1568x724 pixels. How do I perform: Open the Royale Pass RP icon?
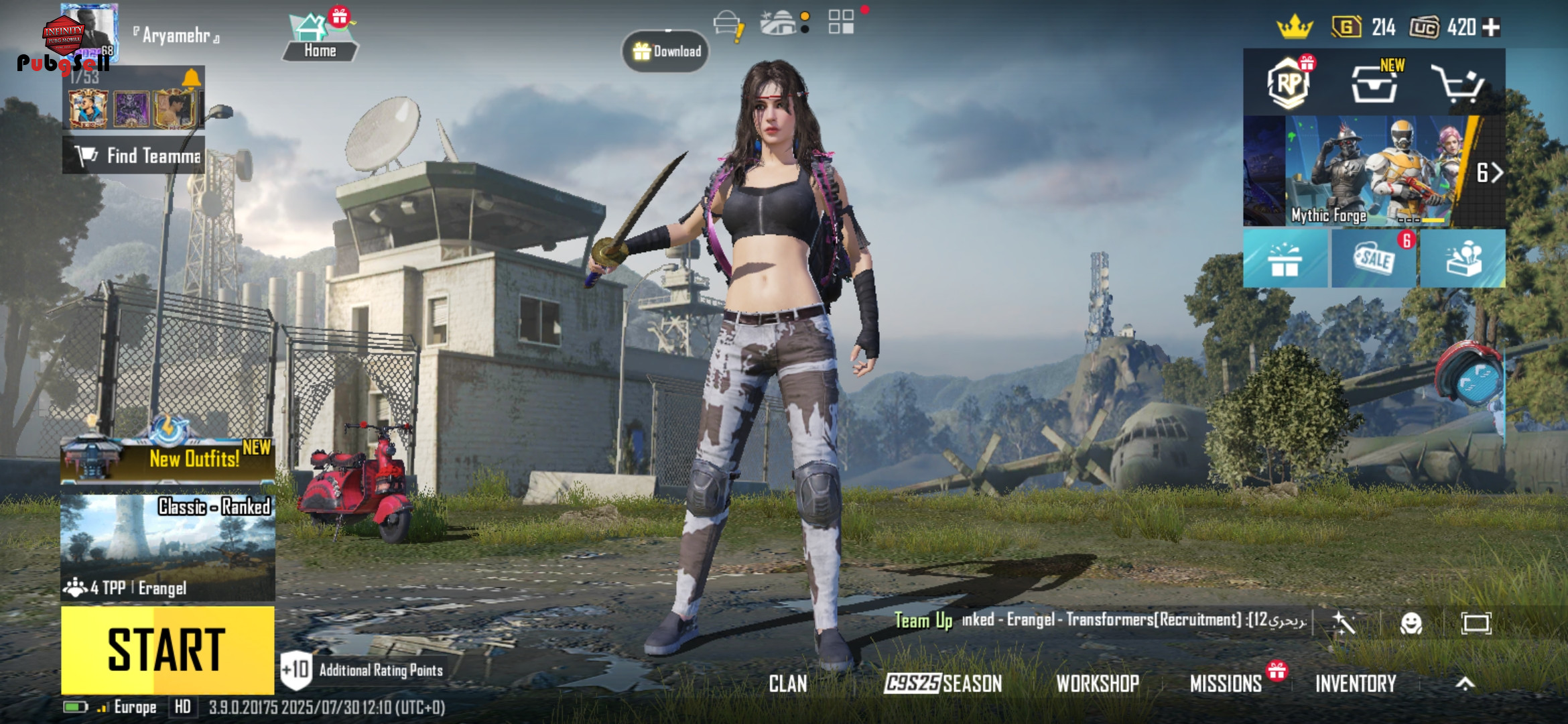pyautogui.click(x=1289, y=83)
